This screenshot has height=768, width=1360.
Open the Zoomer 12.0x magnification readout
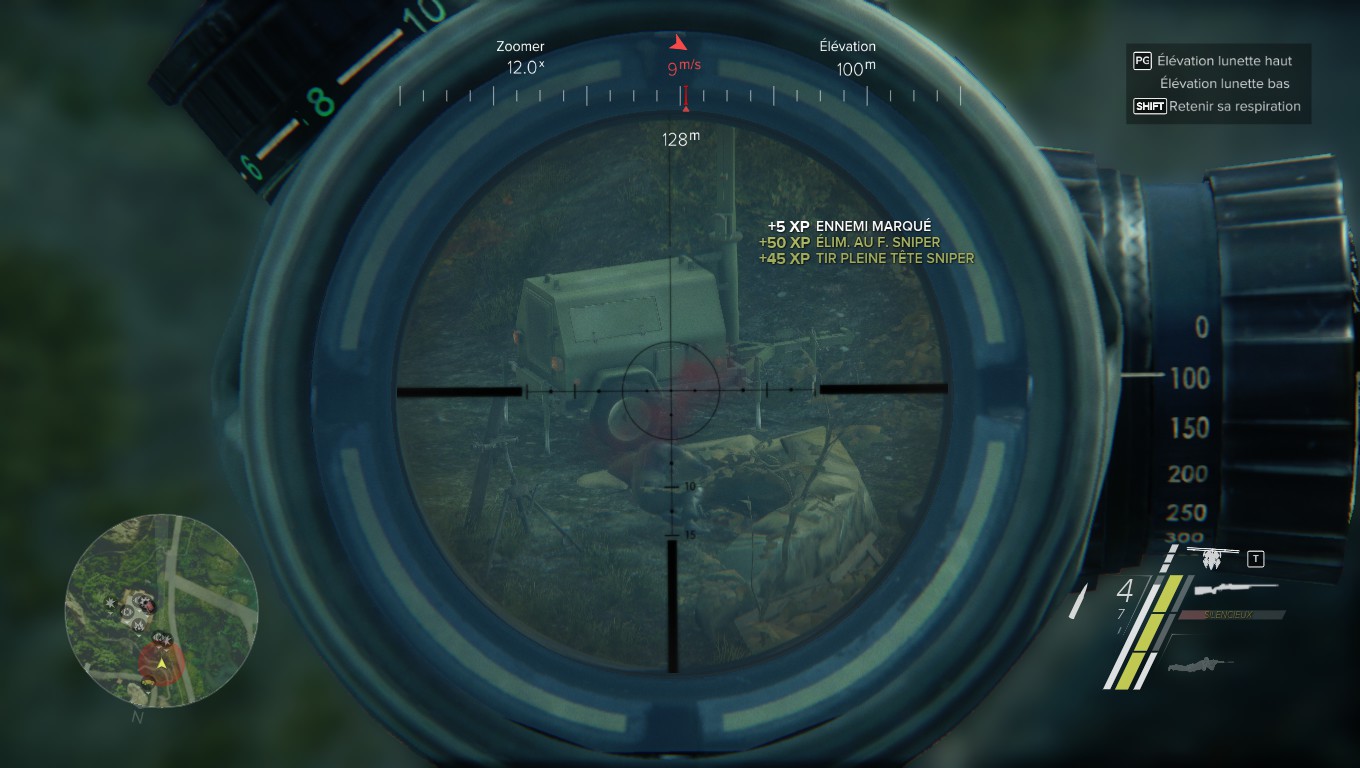520,56
